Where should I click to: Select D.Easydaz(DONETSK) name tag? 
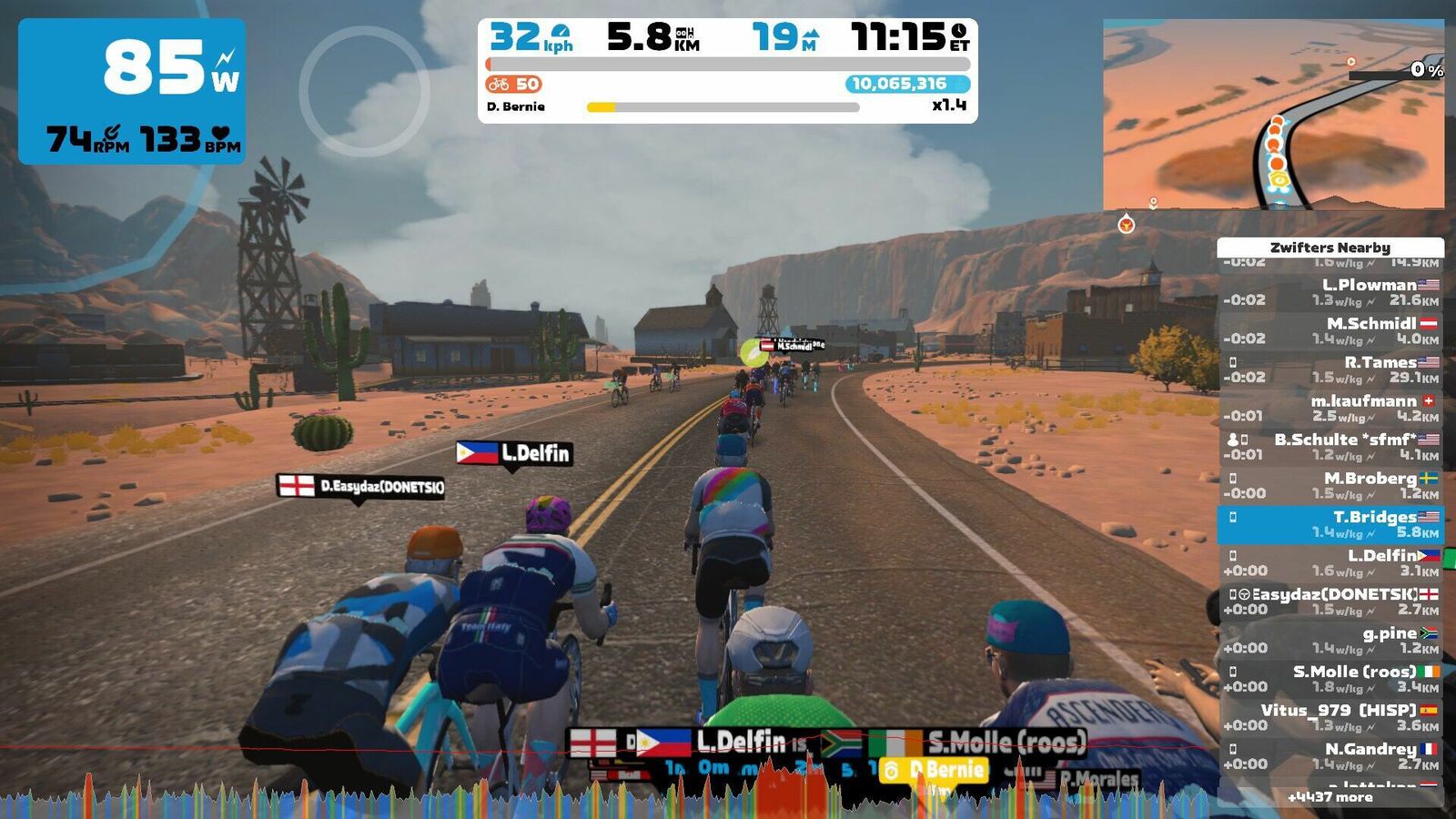point(361,487)
